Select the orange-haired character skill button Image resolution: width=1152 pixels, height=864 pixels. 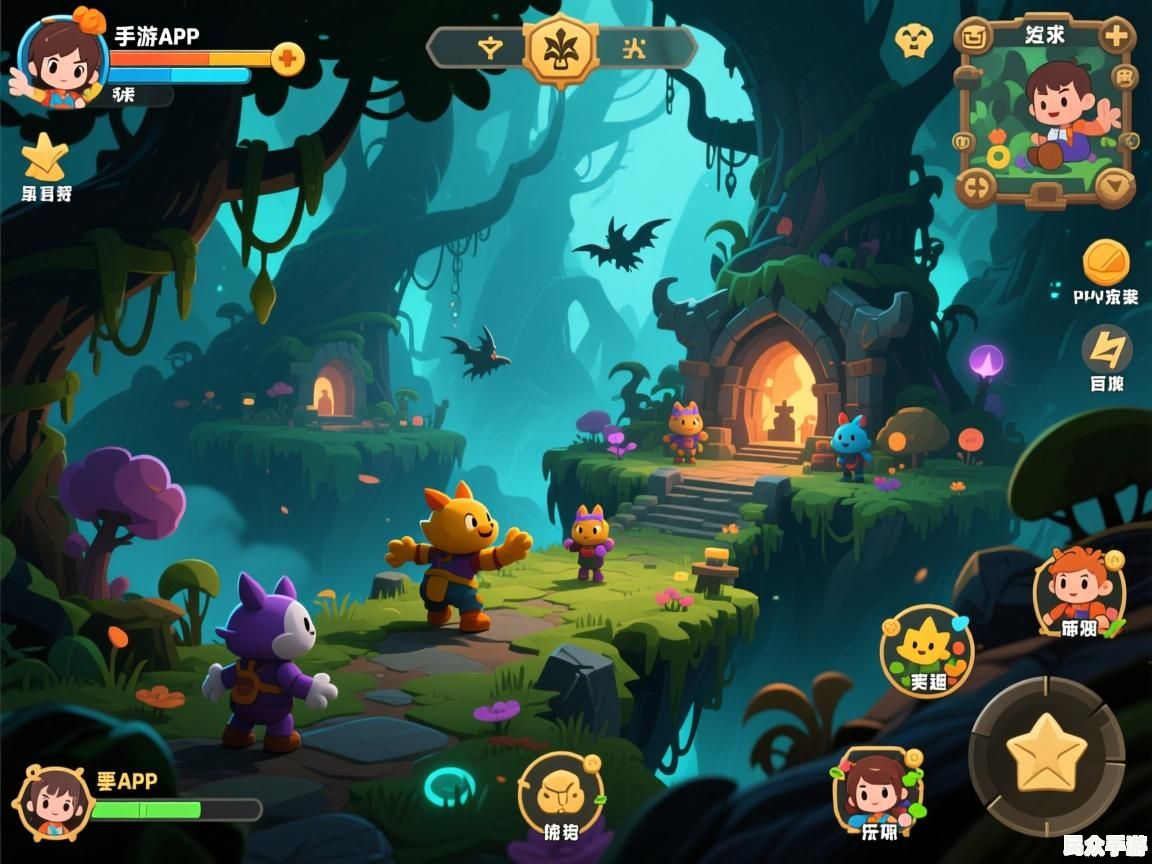(1080, 592)
